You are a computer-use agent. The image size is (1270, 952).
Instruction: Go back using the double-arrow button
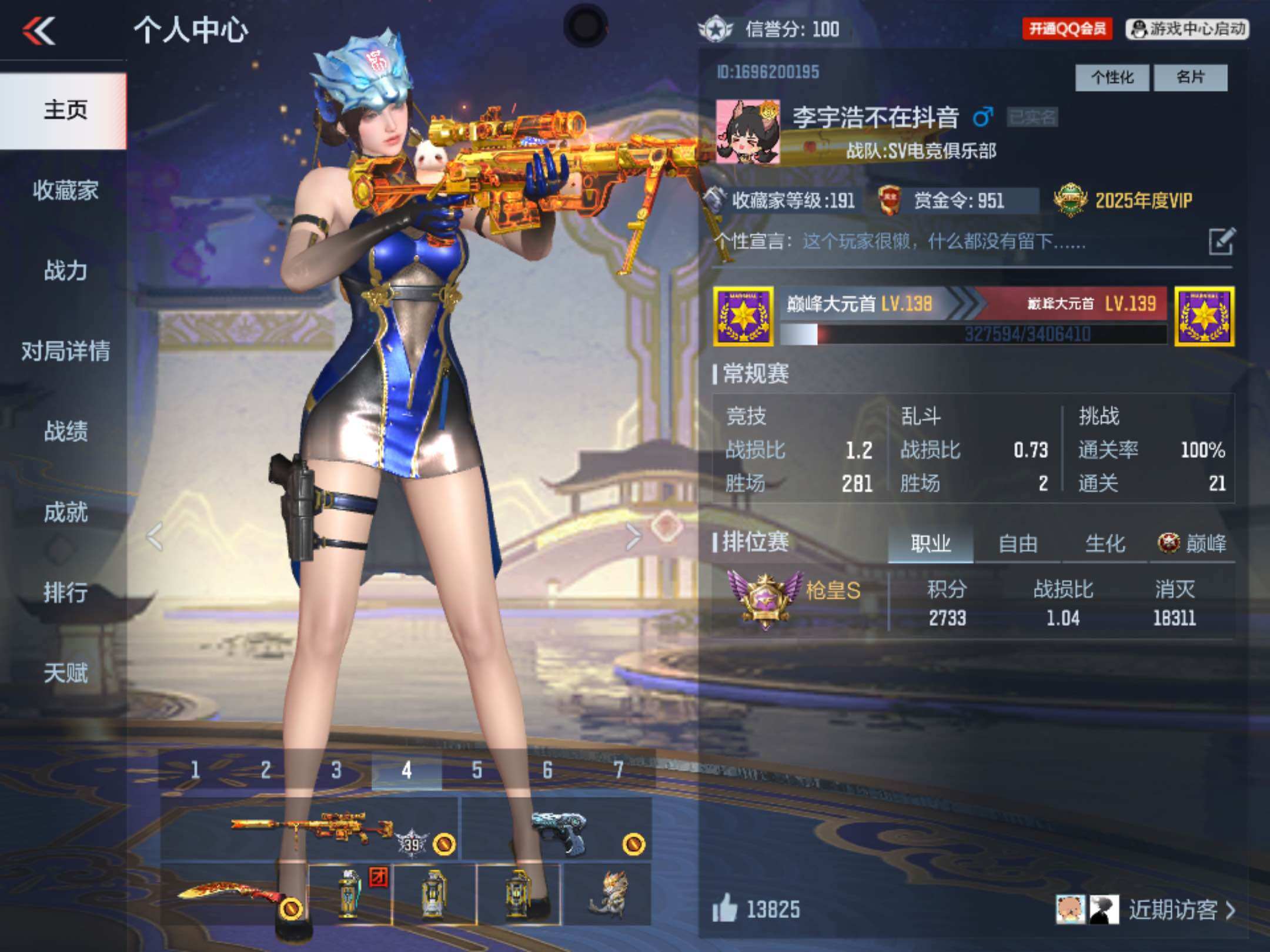point(39,31)
